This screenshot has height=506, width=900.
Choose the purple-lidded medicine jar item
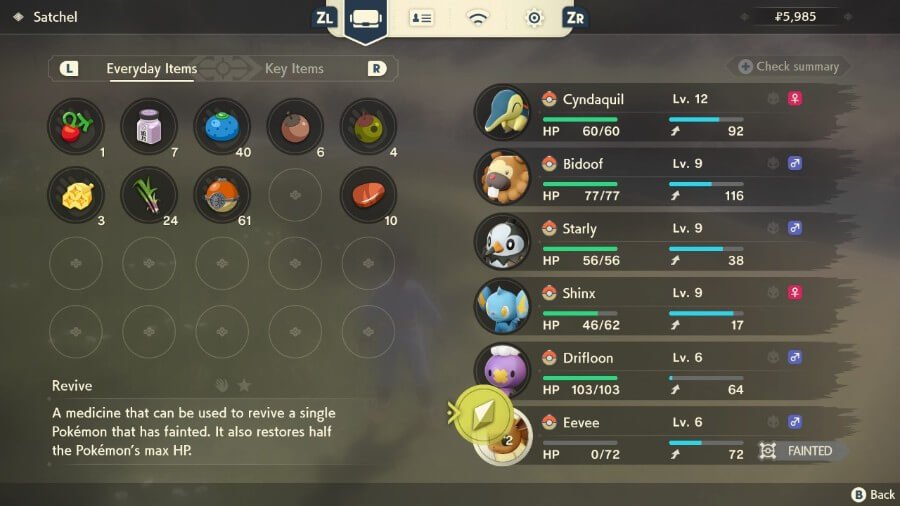pos(149,126)
